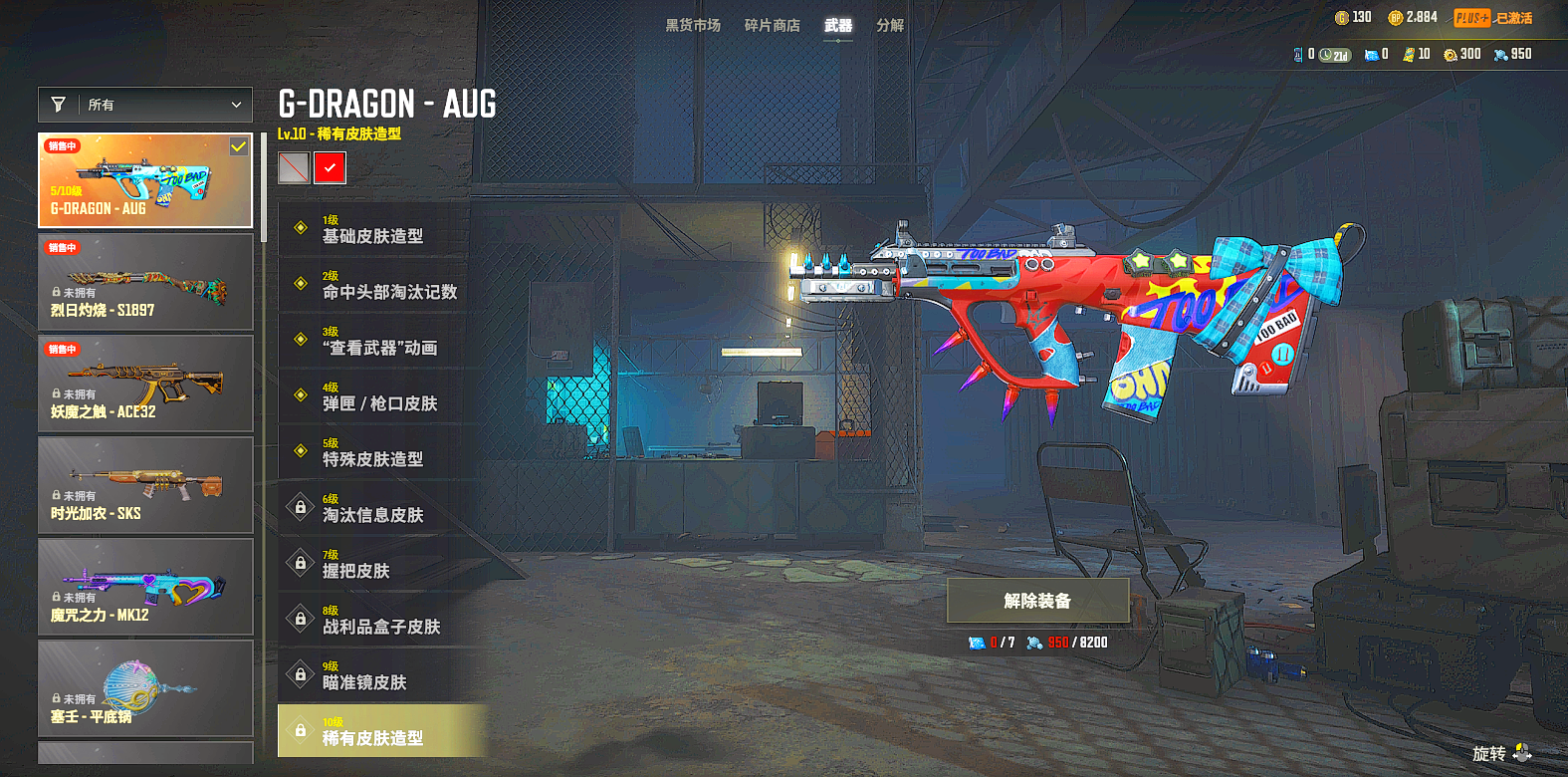Choose the 烈日灼烧 - S1897 skin
This screenshot has height=777, width=1568.
coord(145,282)
